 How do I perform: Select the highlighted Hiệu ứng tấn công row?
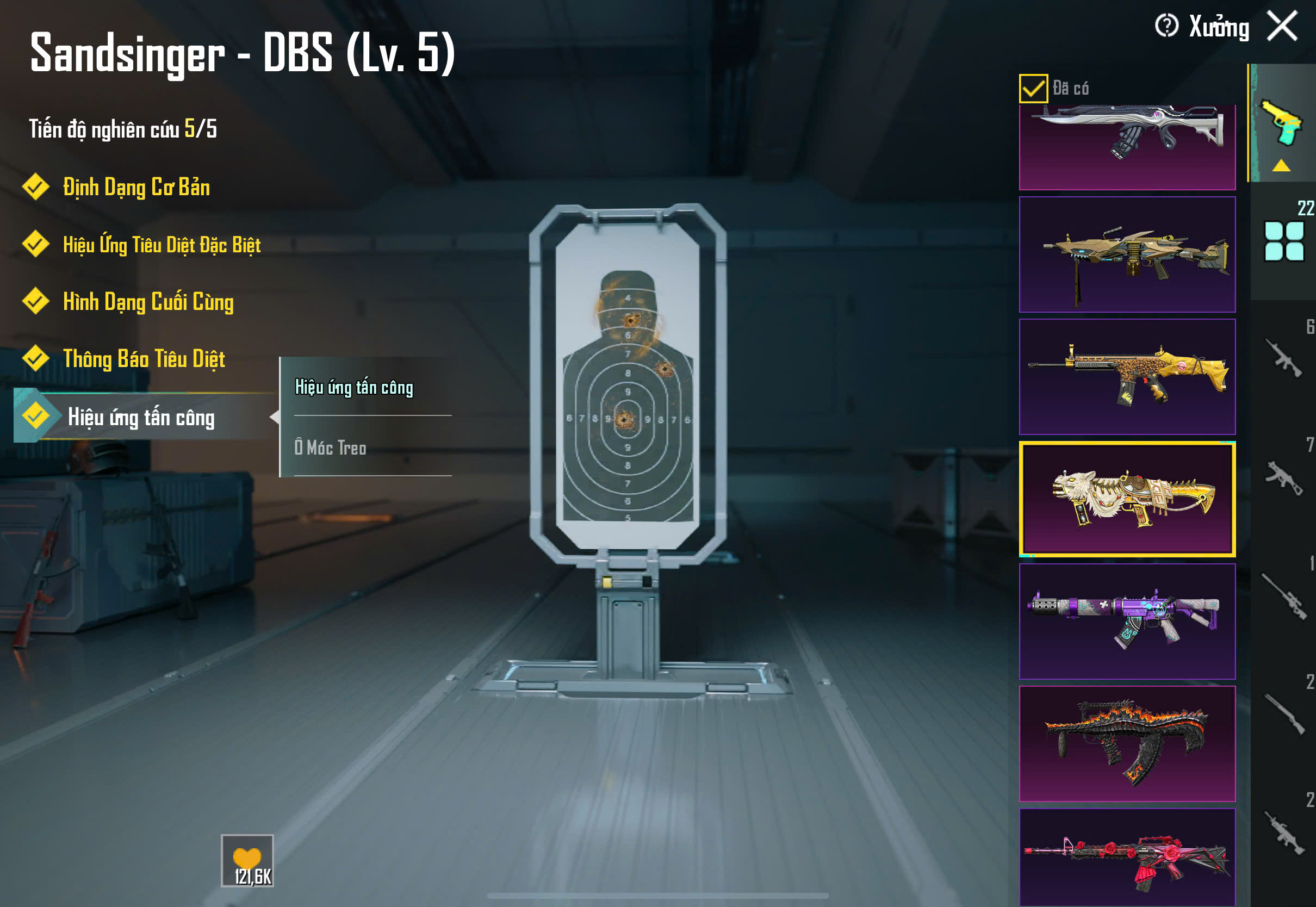(141, 418)
